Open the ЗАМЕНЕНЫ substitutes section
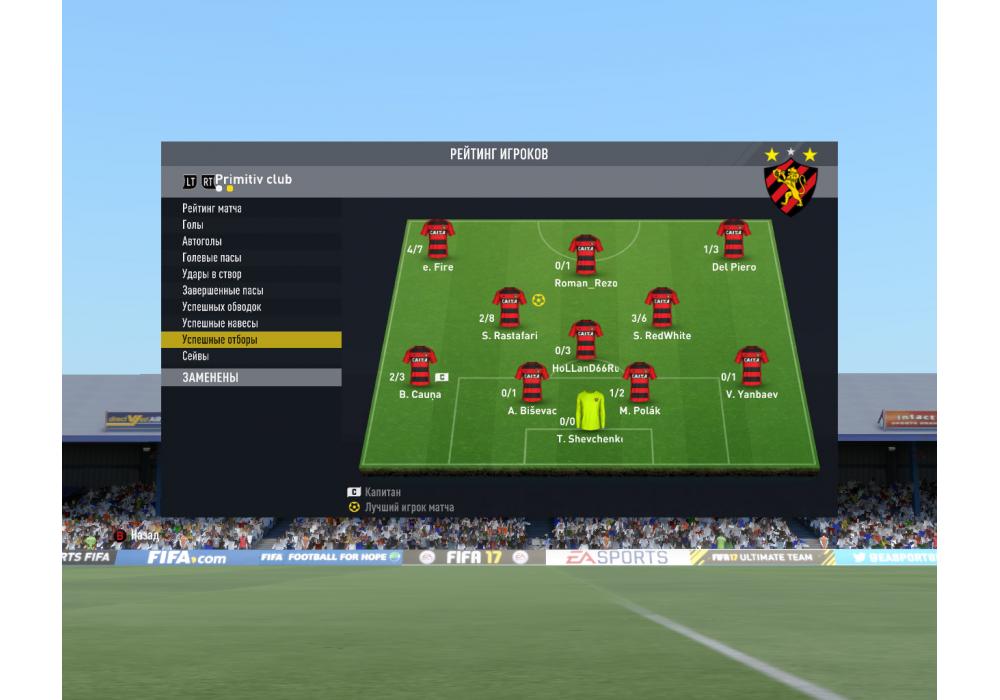Screen dimensions: 1000x700 [x=250, y=378]
